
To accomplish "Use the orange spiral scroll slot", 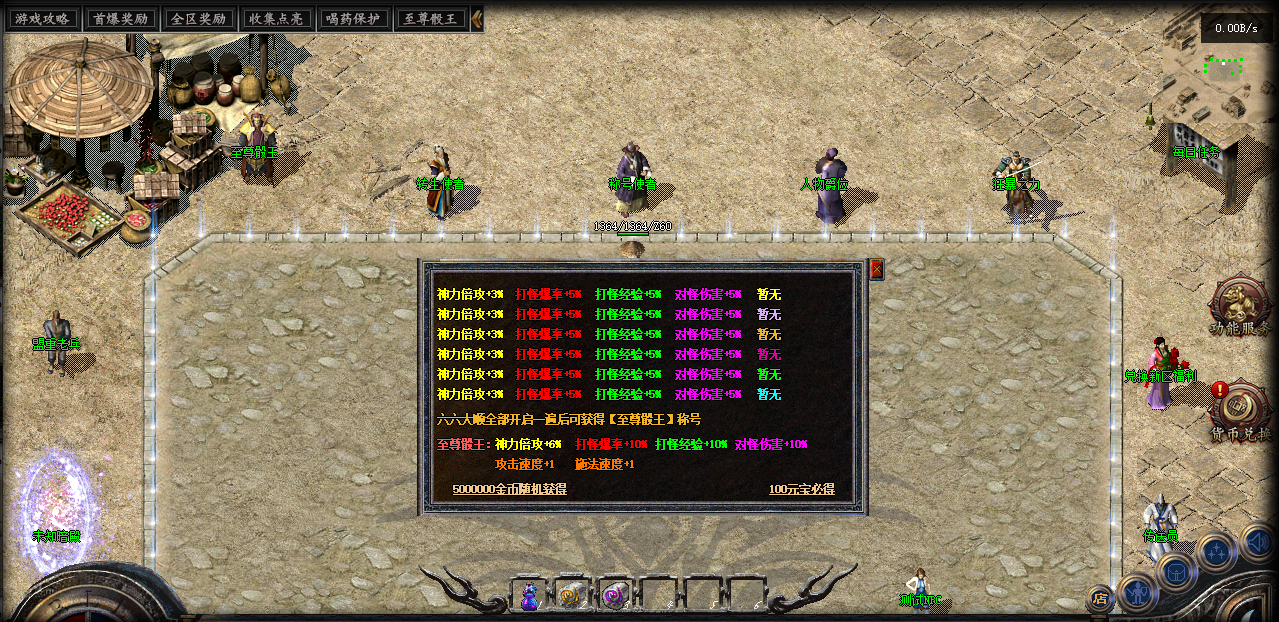I will point(571,594).
